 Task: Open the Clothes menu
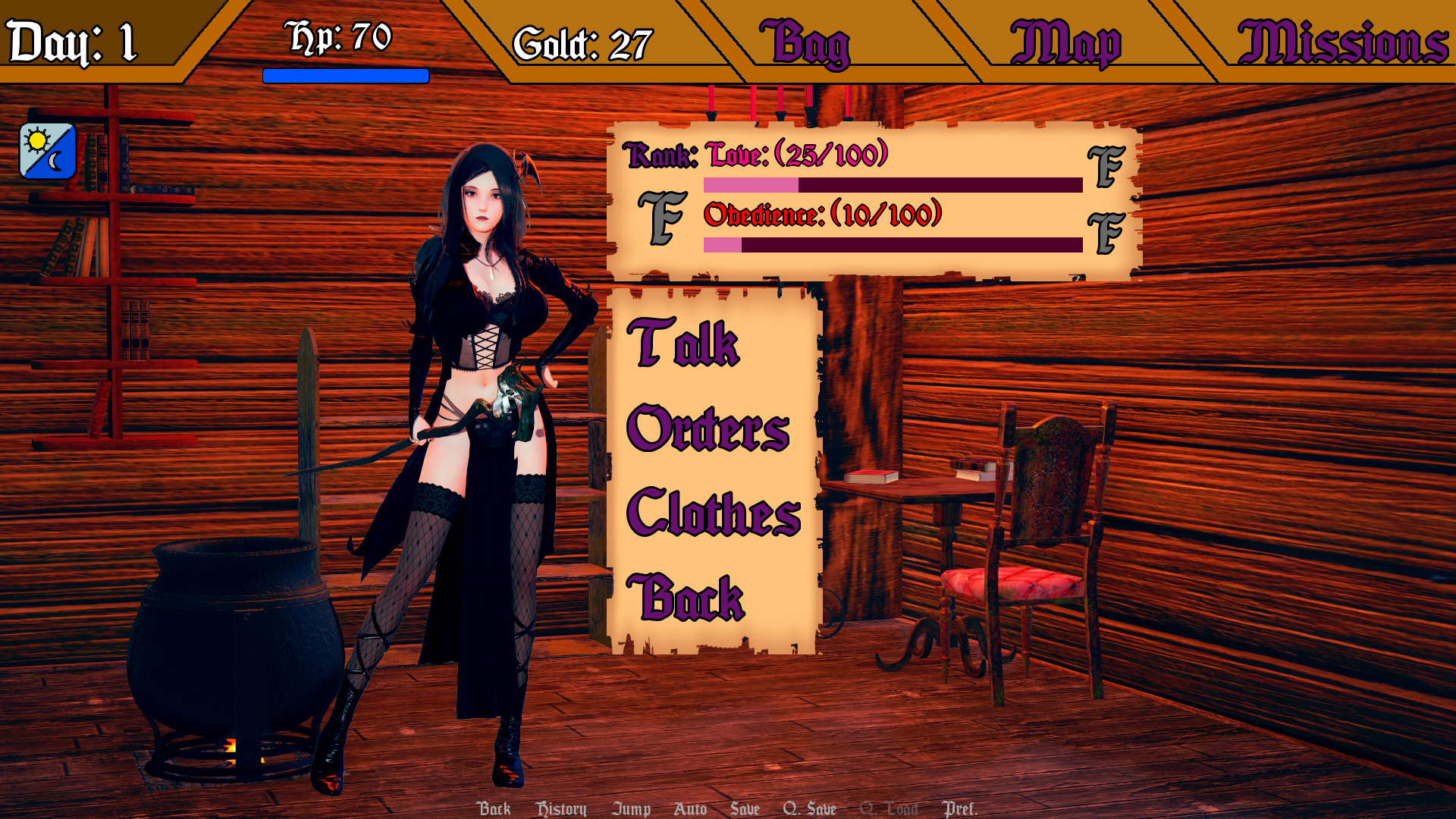pos(714,513)
